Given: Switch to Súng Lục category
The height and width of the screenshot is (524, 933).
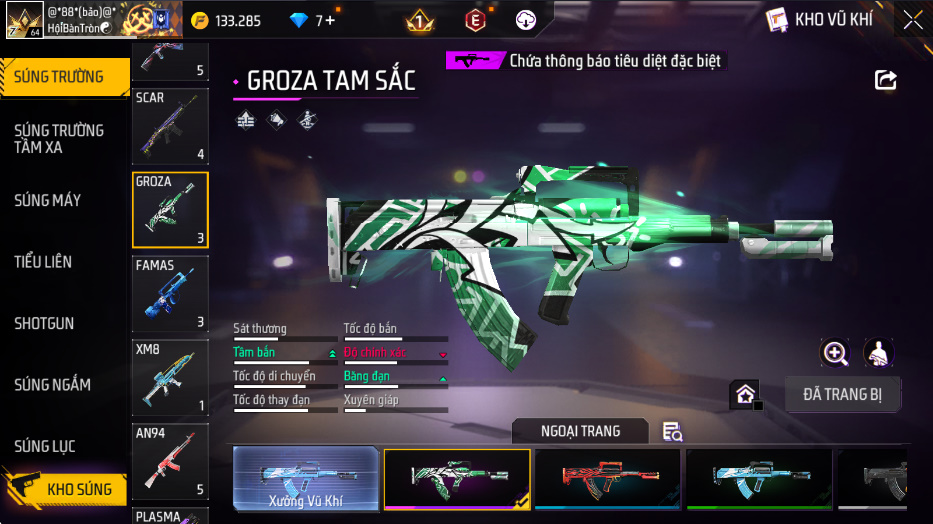Looking at the screenshot, I should coord(45,447).
